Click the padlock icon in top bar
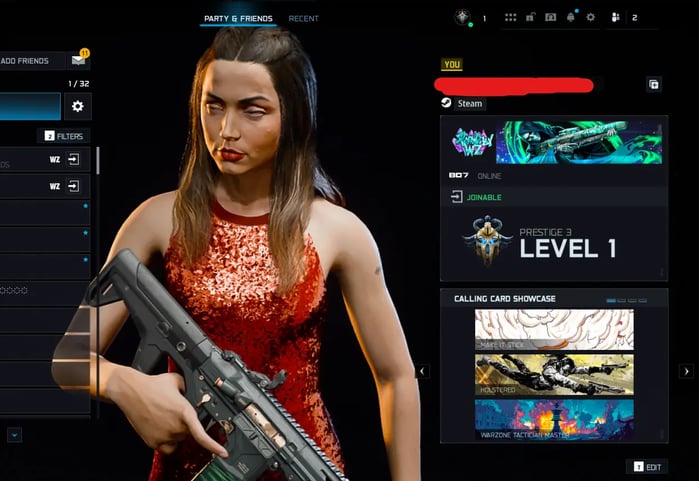Screen dimensions: 699x481 tap(531, 17)
